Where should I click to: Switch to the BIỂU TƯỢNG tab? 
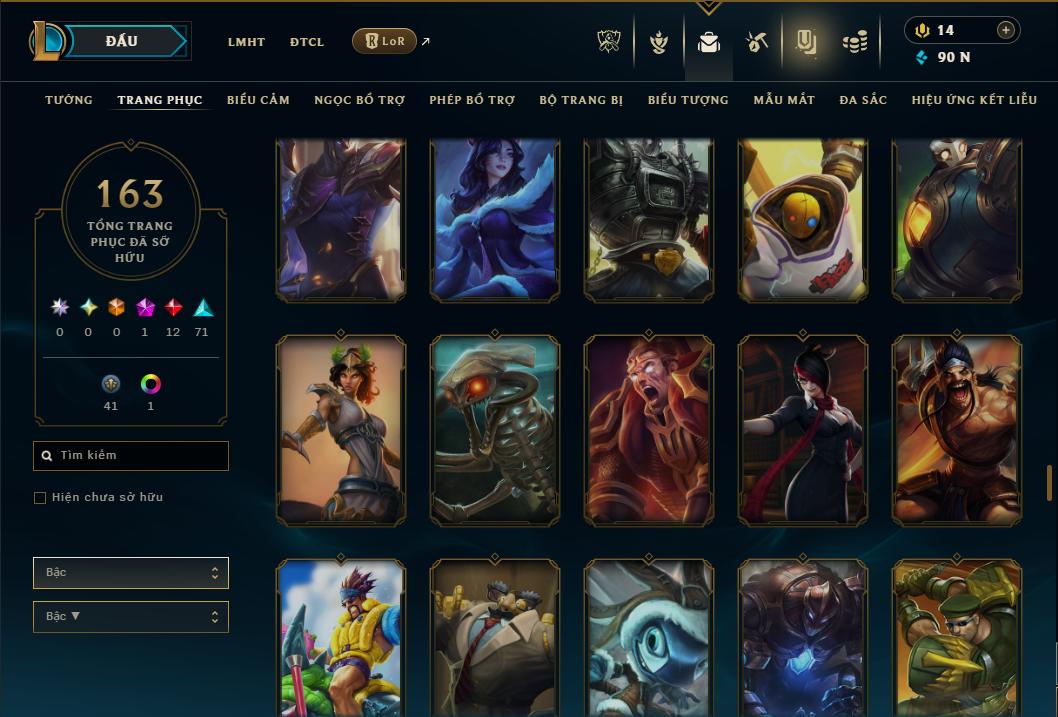click(x=688, y=100)
